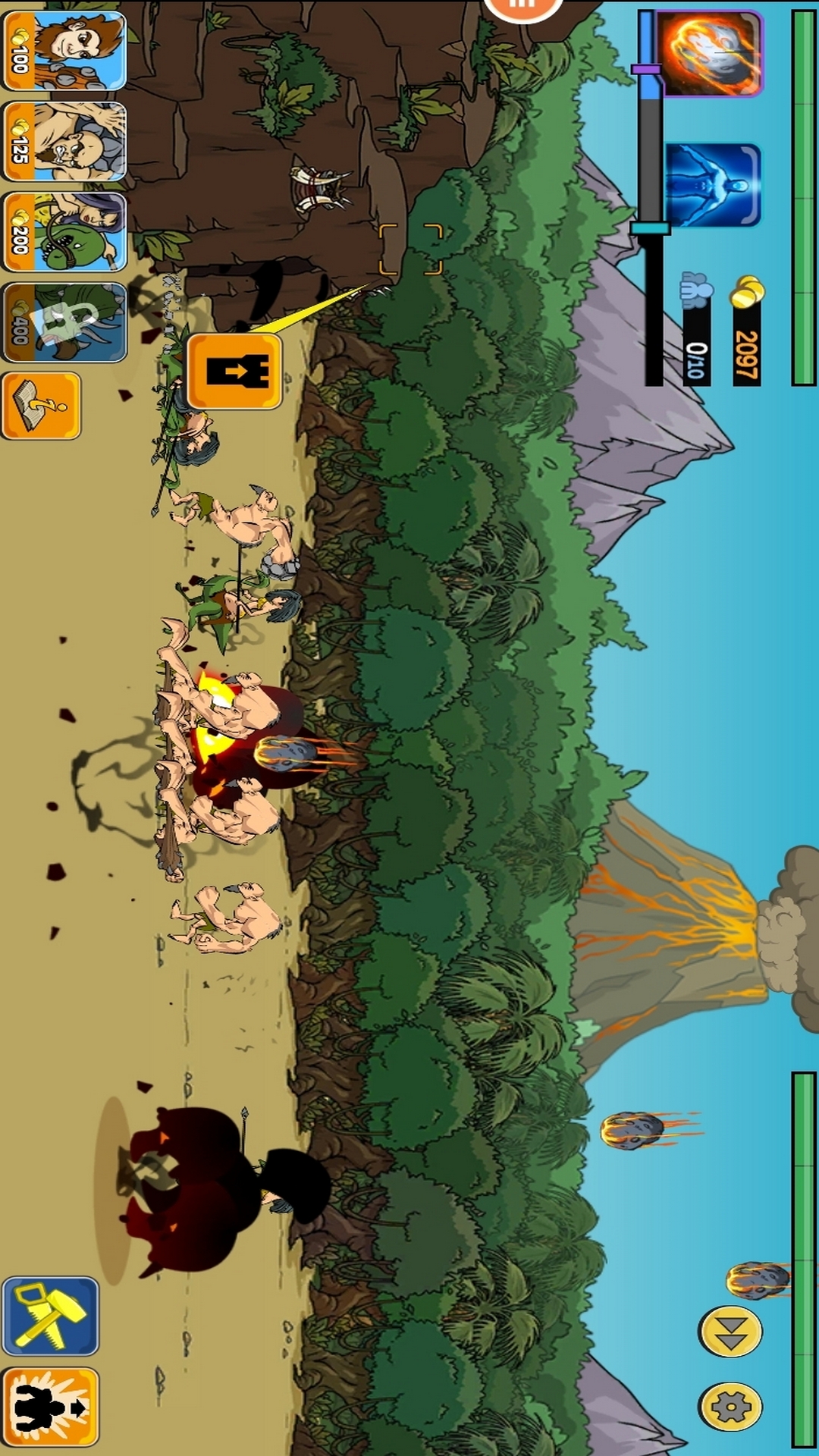Summon the 200-coin dinosaur rider unit

(x=64, y=232)
